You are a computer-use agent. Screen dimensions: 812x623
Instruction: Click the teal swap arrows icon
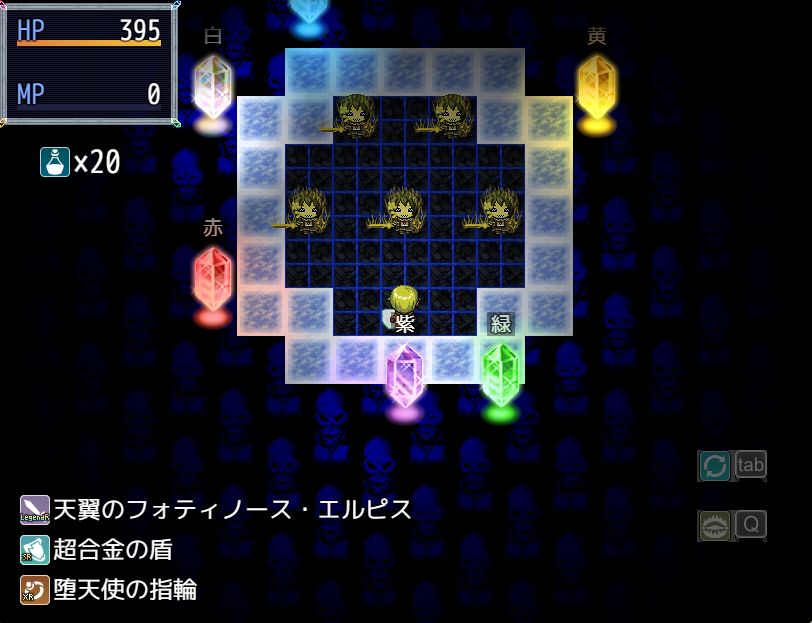coord(714,465)
